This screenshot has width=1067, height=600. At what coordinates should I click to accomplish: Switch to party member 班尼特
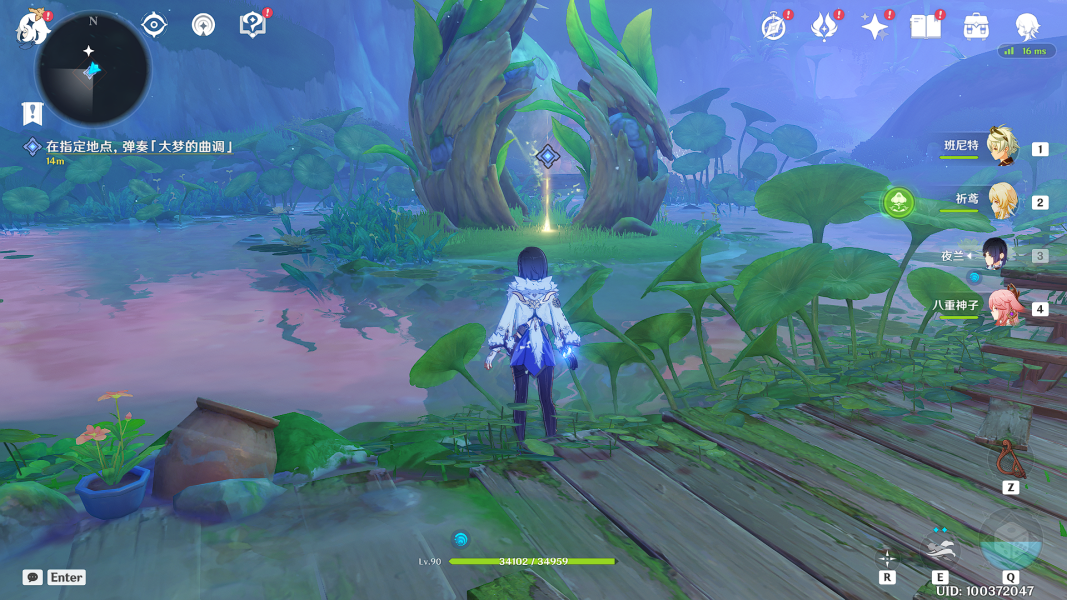(x=1001, y=147)
